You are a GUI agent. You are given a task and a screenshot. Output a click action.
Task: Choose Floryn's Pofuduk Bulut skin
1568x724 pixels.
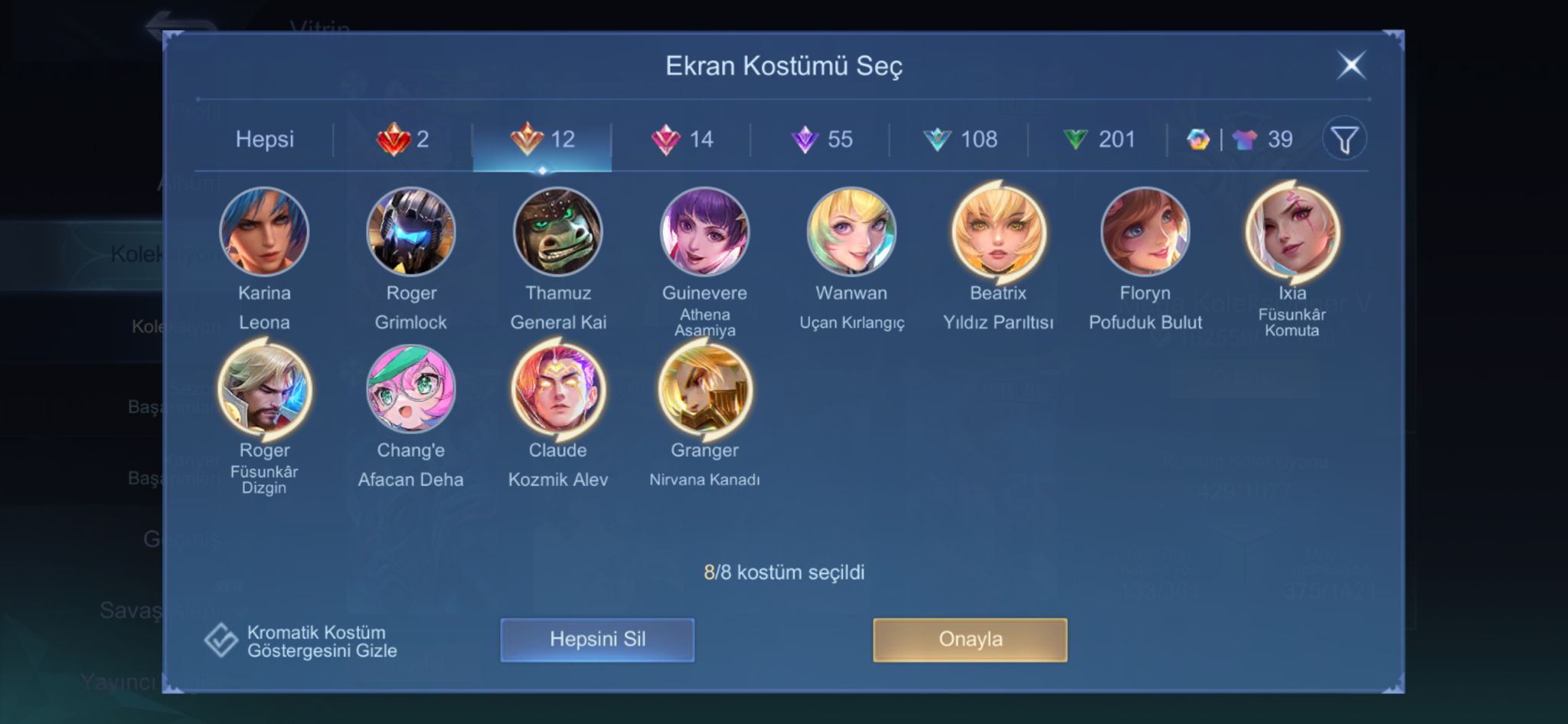1145,231
